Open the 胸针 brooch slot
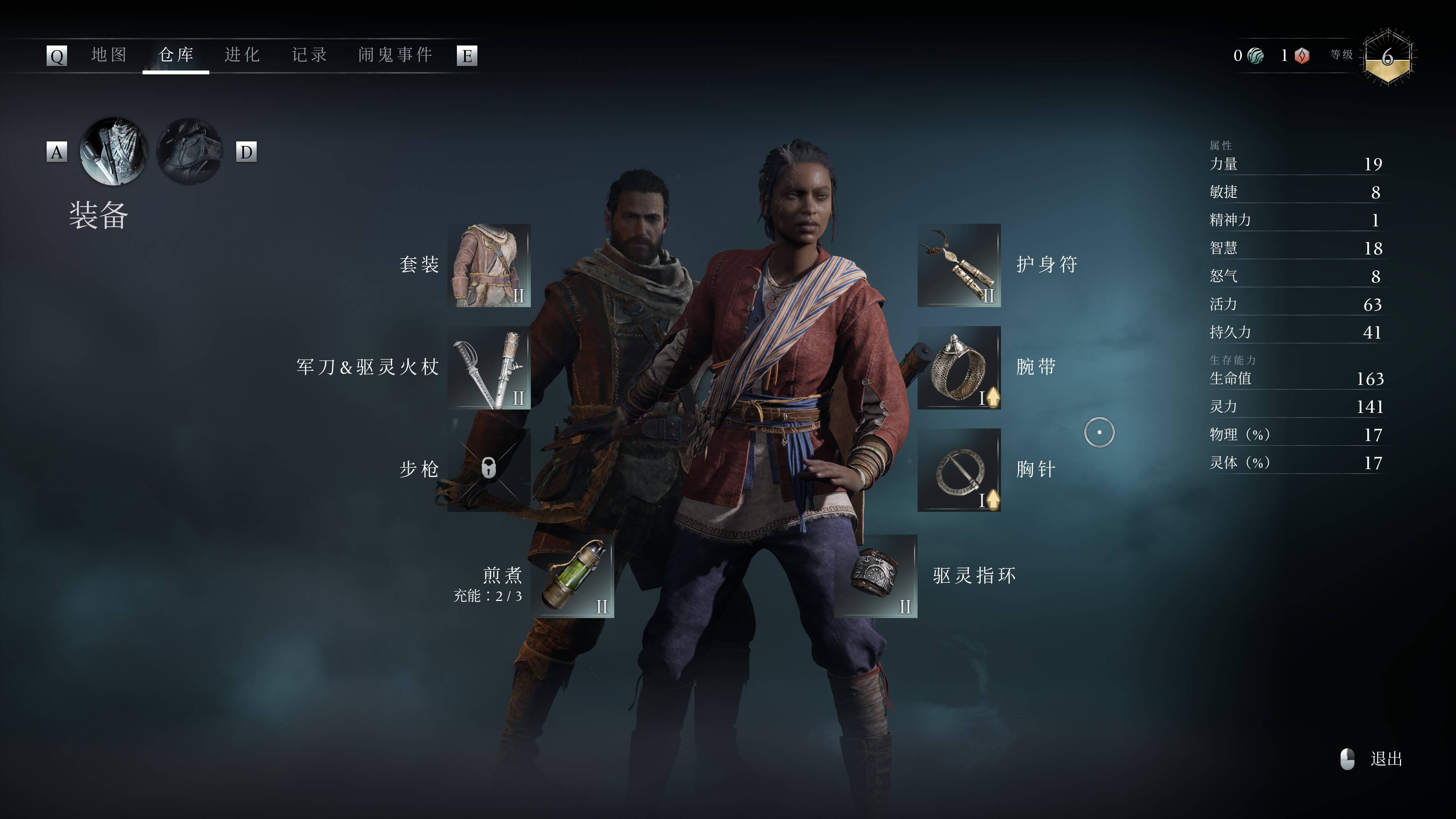This screenshot has width=1456, height=819. point(959,469)
